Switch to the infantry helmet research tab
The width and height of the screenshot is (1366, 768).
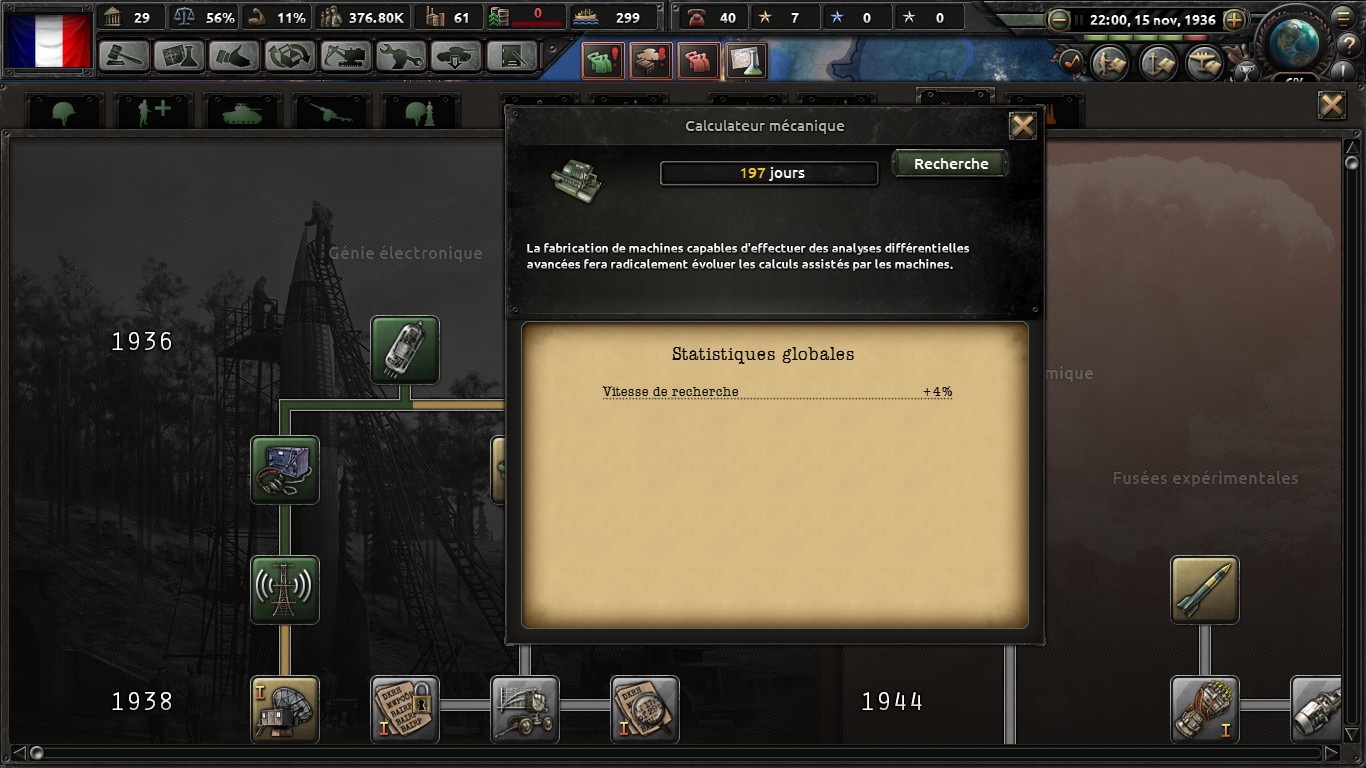coord(64,112)
